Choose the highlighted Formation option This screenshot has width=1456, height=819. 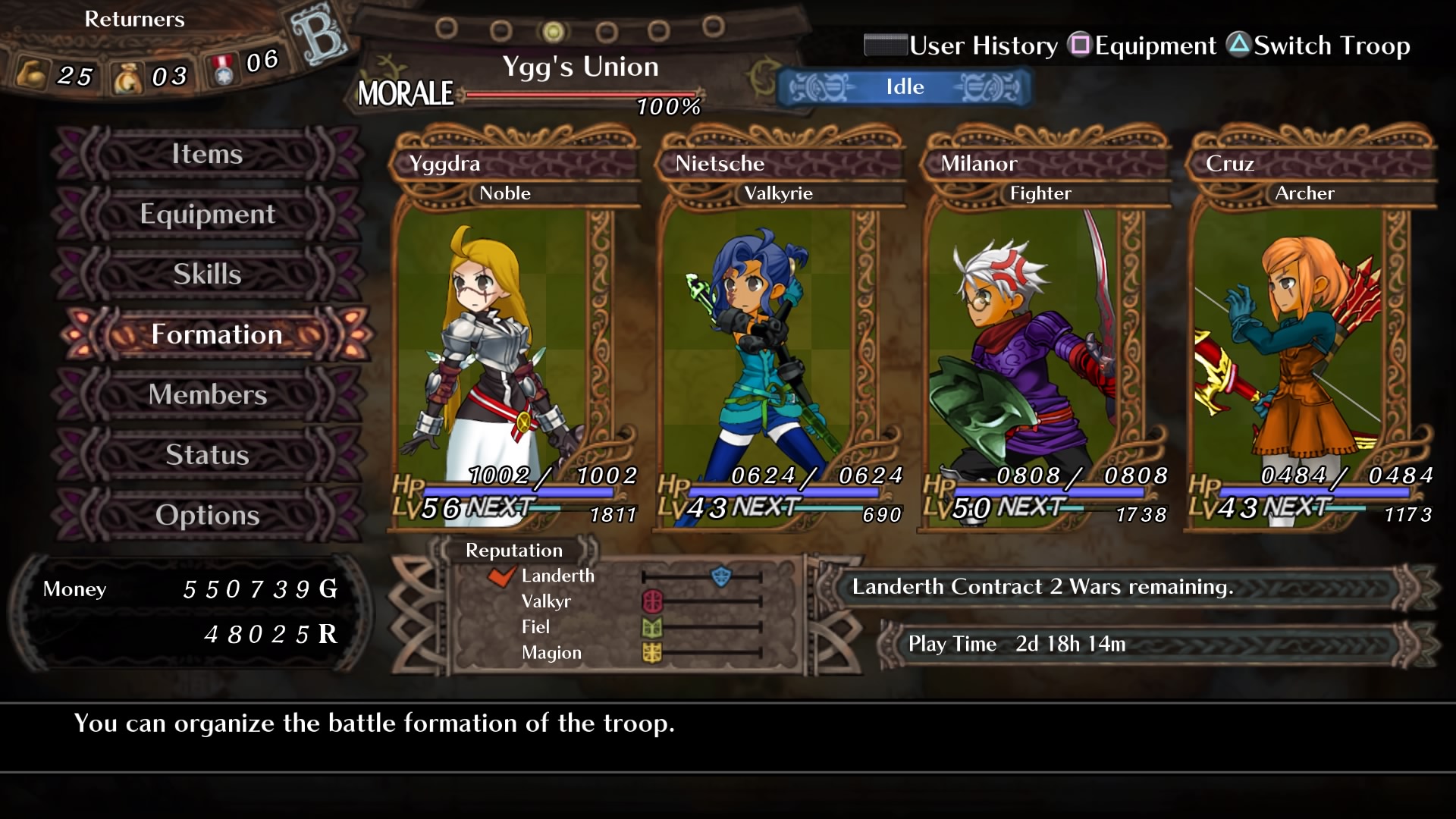tap(216, 334)
